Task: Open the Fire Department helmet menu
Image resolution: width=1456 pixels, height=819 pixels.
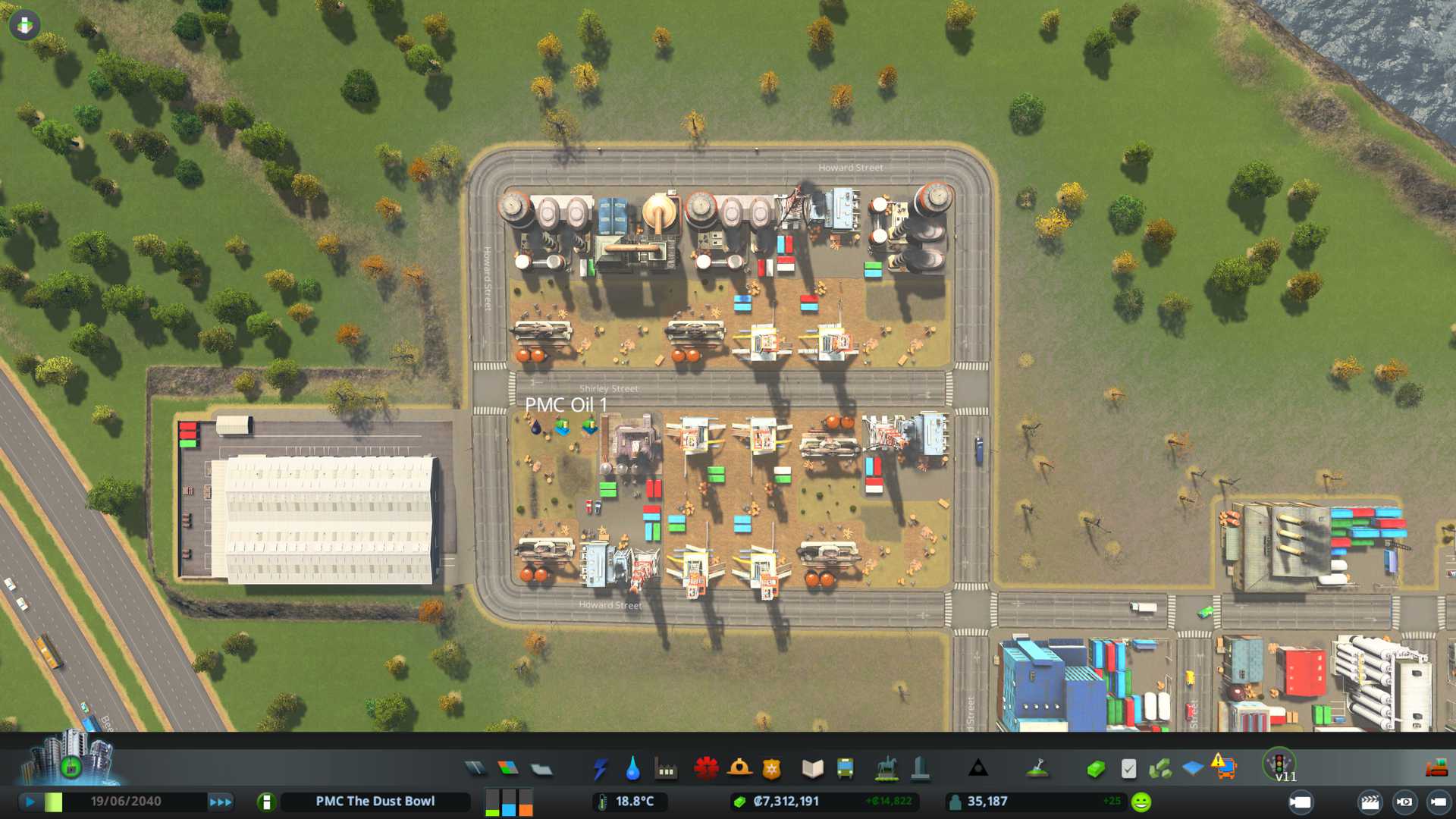Action: coord(739,769)
